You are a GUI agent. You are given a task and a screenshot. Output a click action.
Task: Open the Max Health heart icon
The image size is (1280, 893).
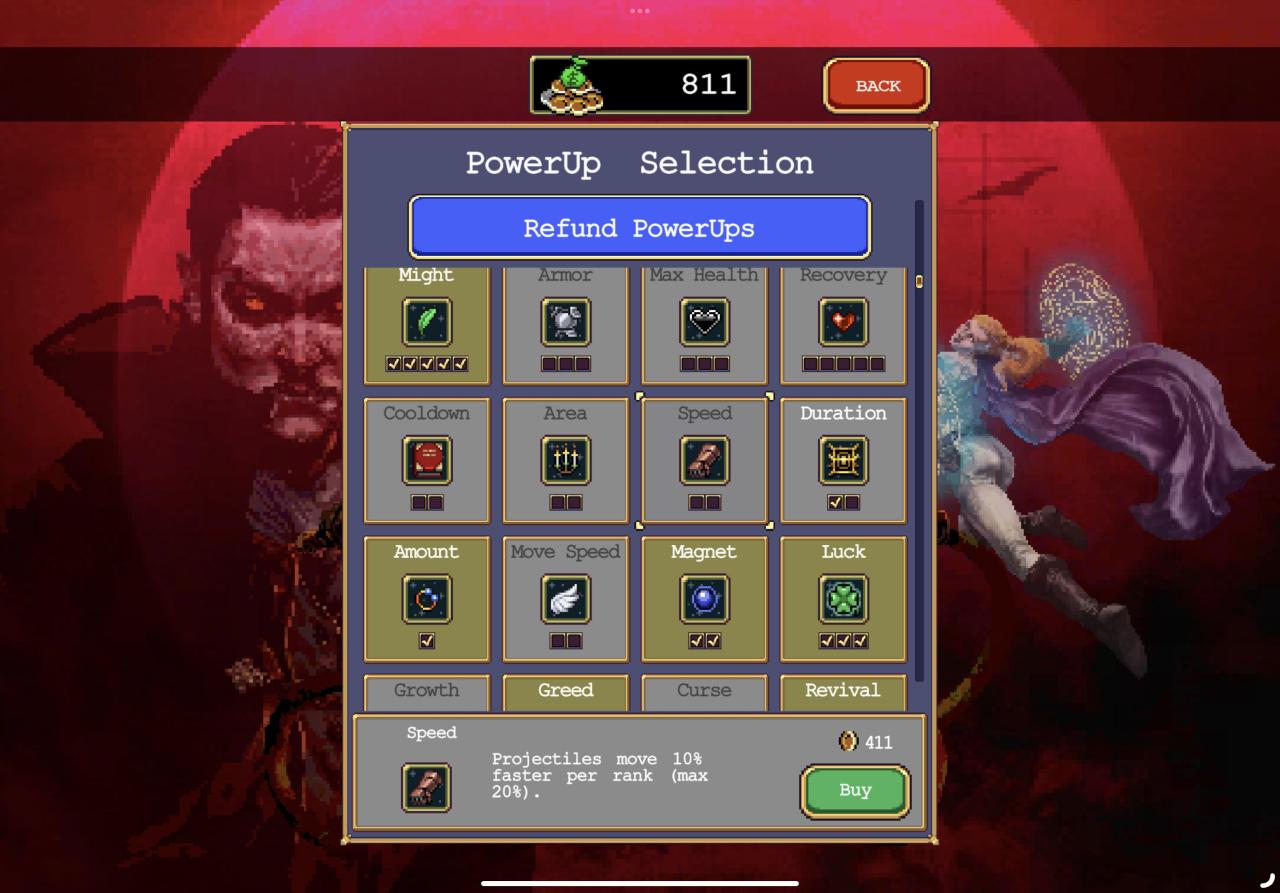point(704,323)
